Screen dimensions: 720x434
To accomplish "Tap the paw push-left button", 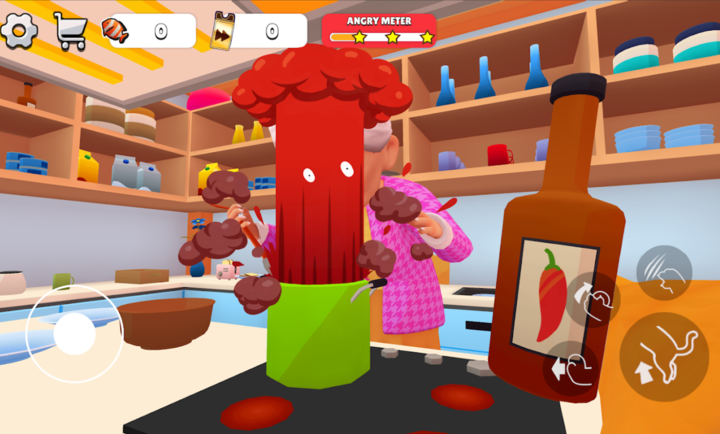I will coord(571,368).
